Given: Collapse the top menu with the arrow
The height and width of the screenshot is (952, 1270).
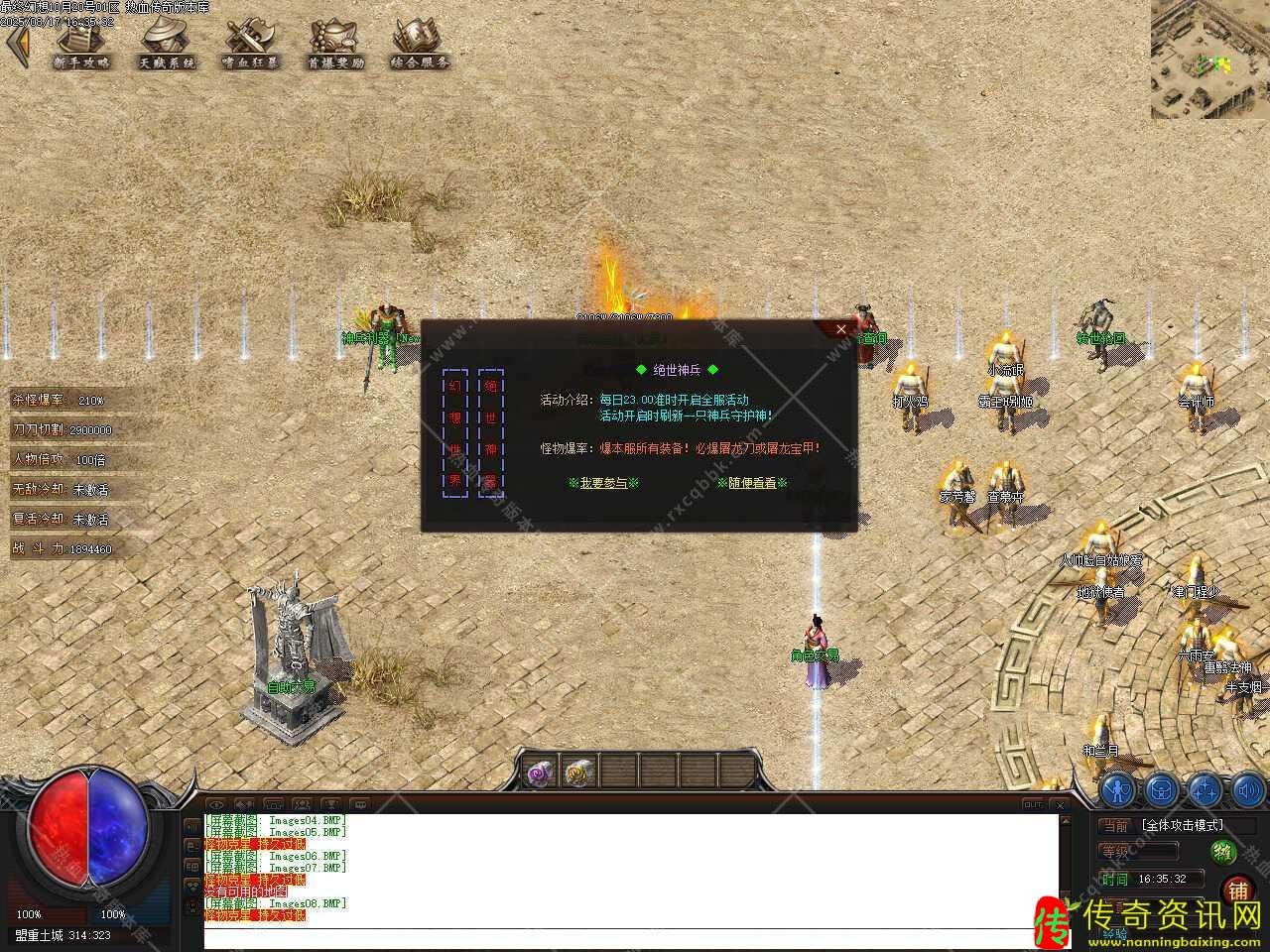Looking at the screenshot, I should click(17, 46).
